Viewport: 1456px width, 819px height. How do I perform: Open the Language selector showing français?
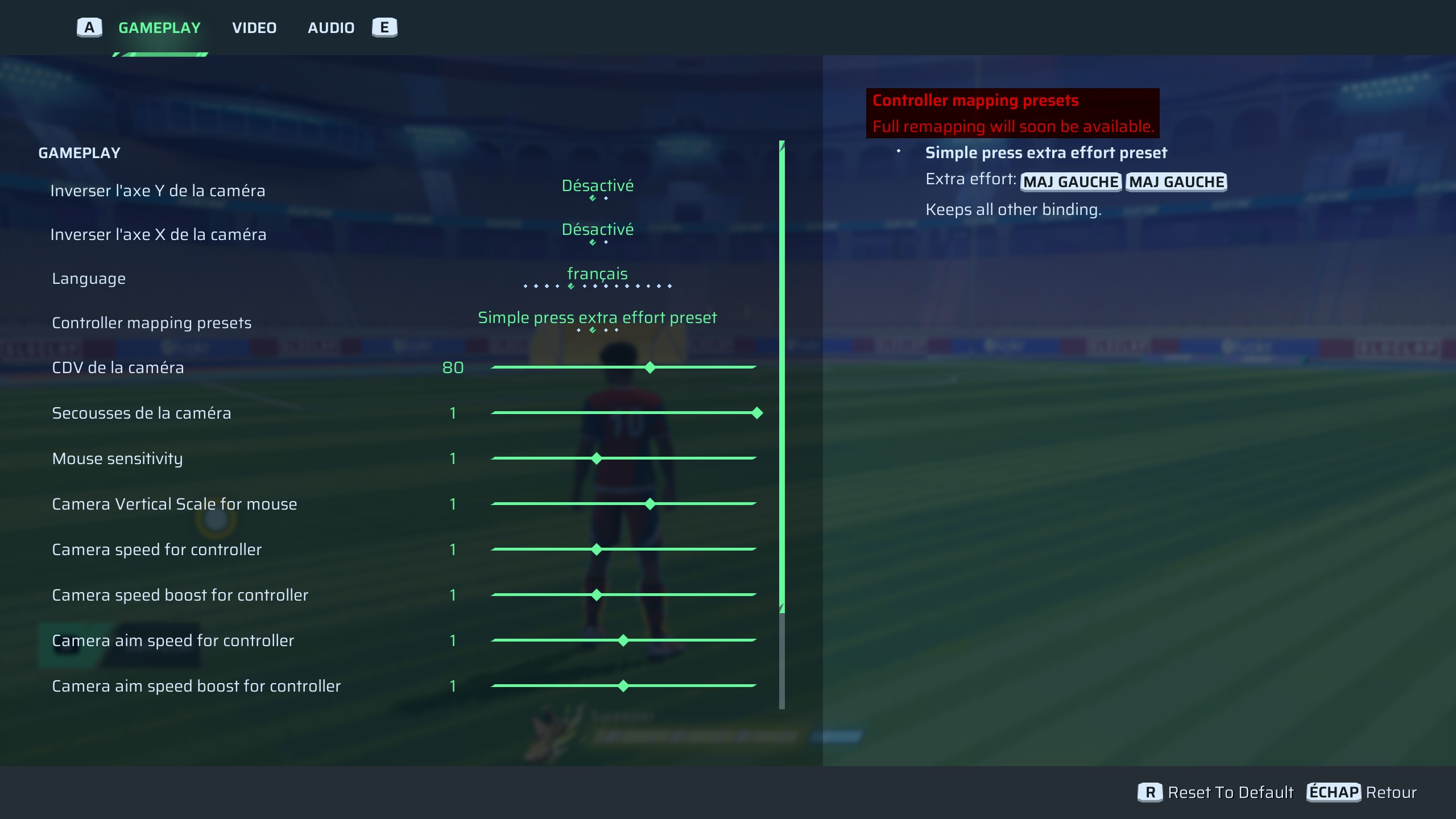tap(598, 274)
